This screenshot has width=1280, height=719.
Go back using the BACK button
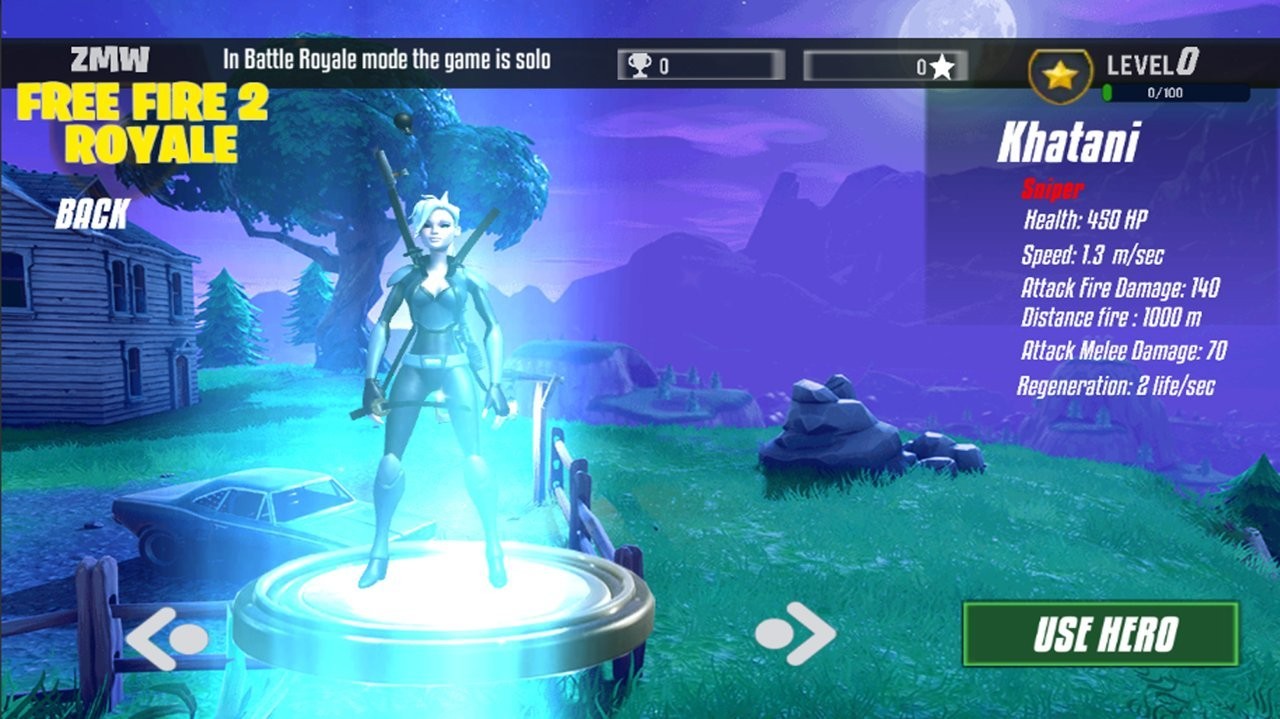pos(91,213)
